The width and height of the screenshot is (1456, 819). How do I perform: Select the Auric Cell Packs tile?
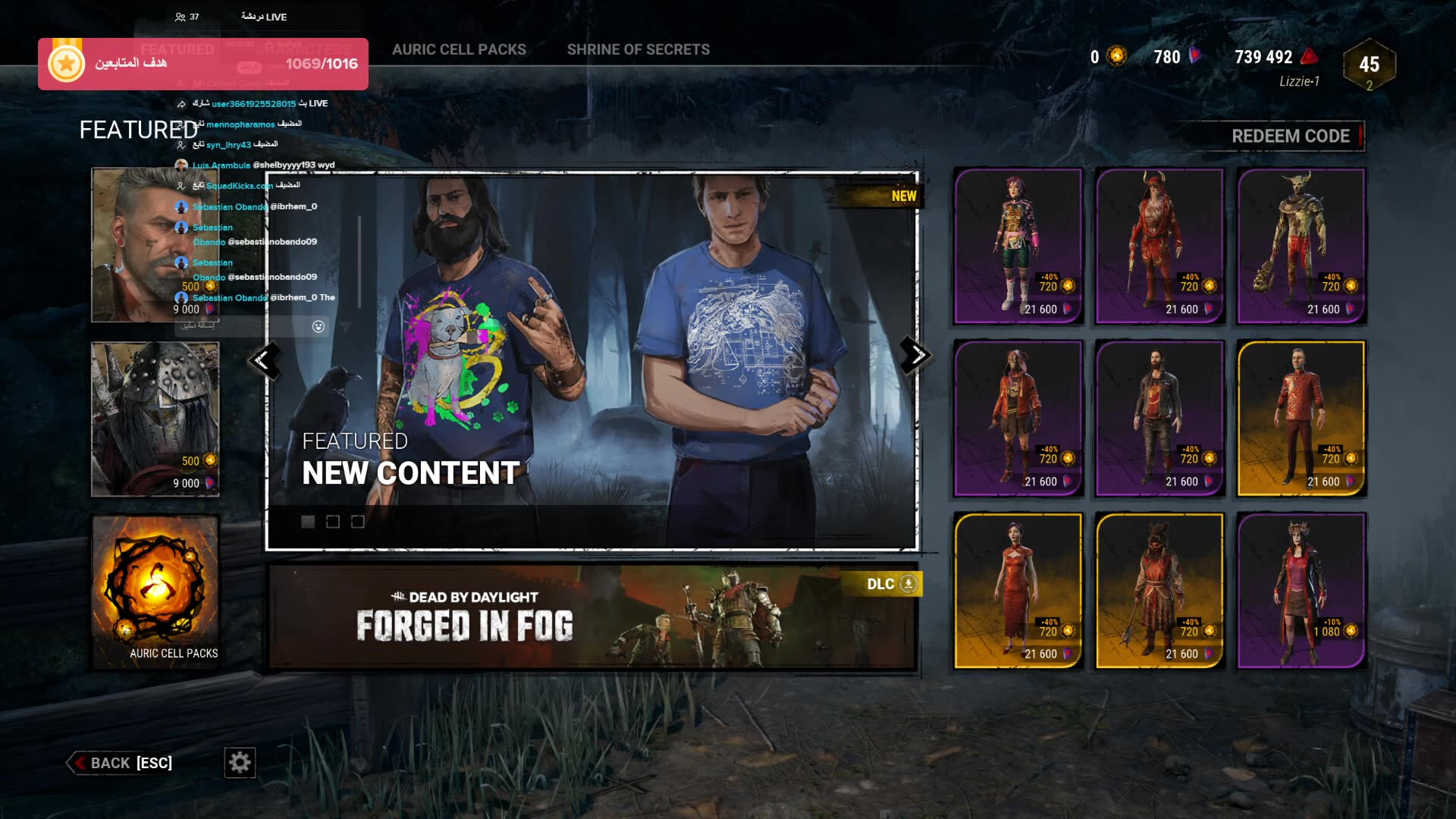pos(155,591)
